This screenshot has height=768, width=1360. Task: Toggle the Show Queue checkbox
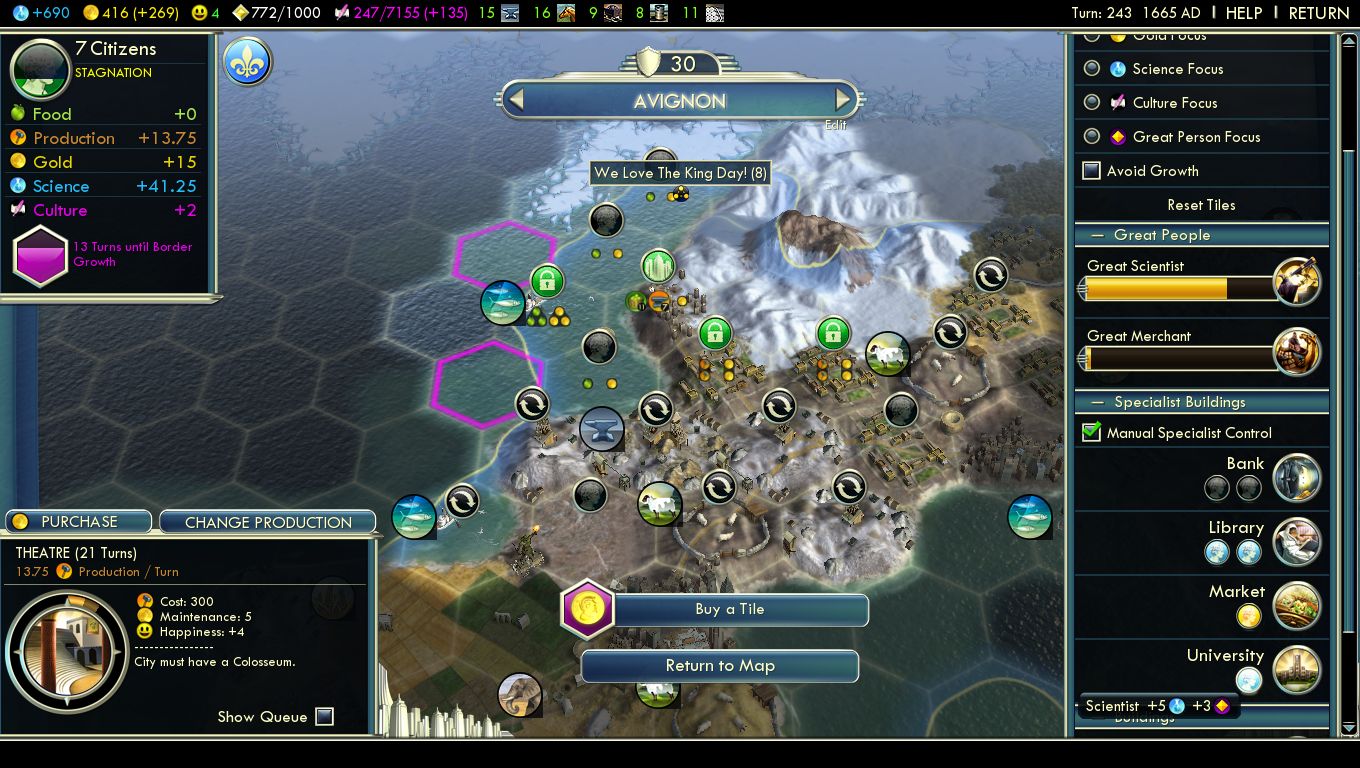pos(324,716)
